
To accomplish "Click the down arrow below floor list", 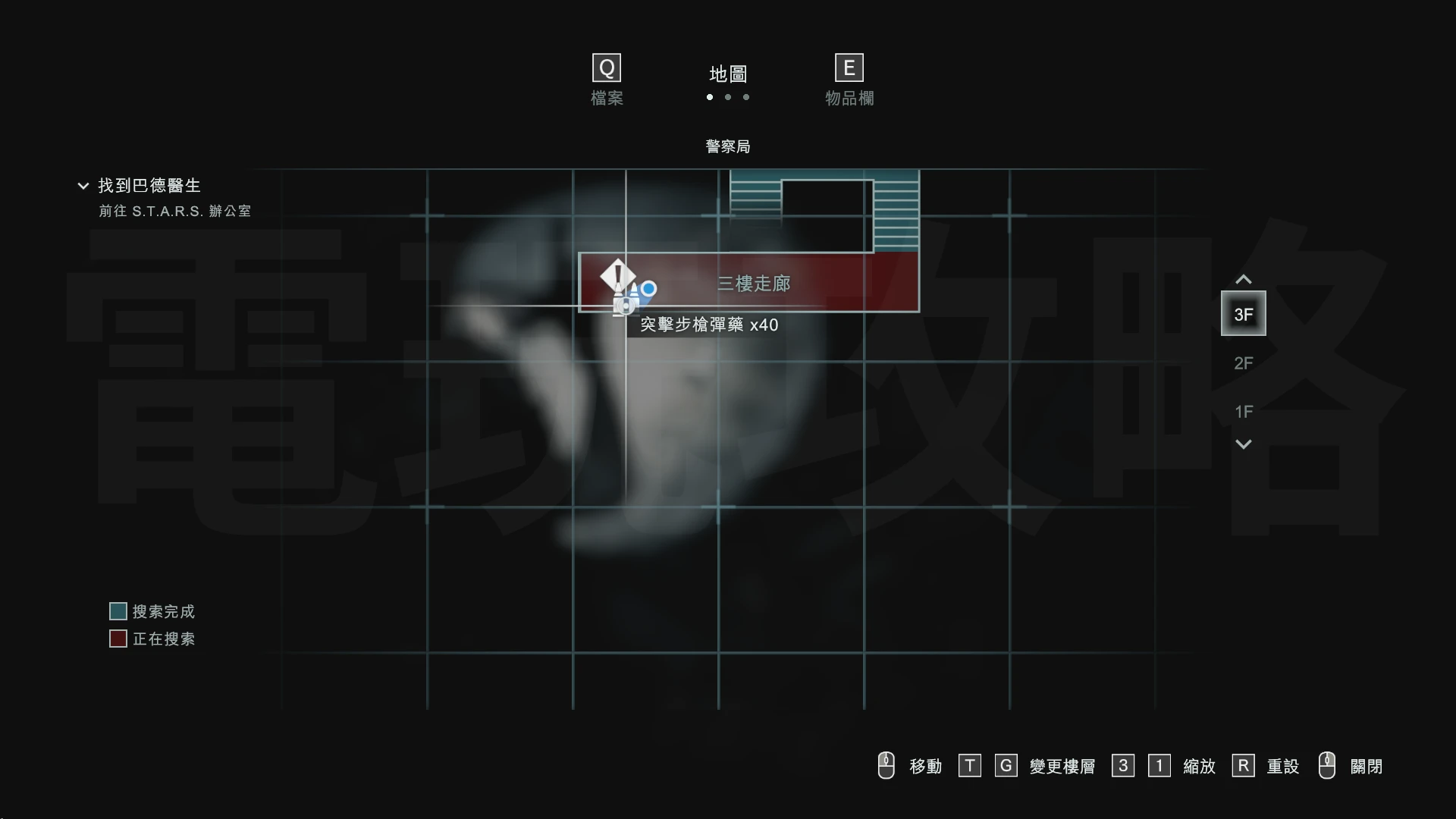I will coord(1243,444).
